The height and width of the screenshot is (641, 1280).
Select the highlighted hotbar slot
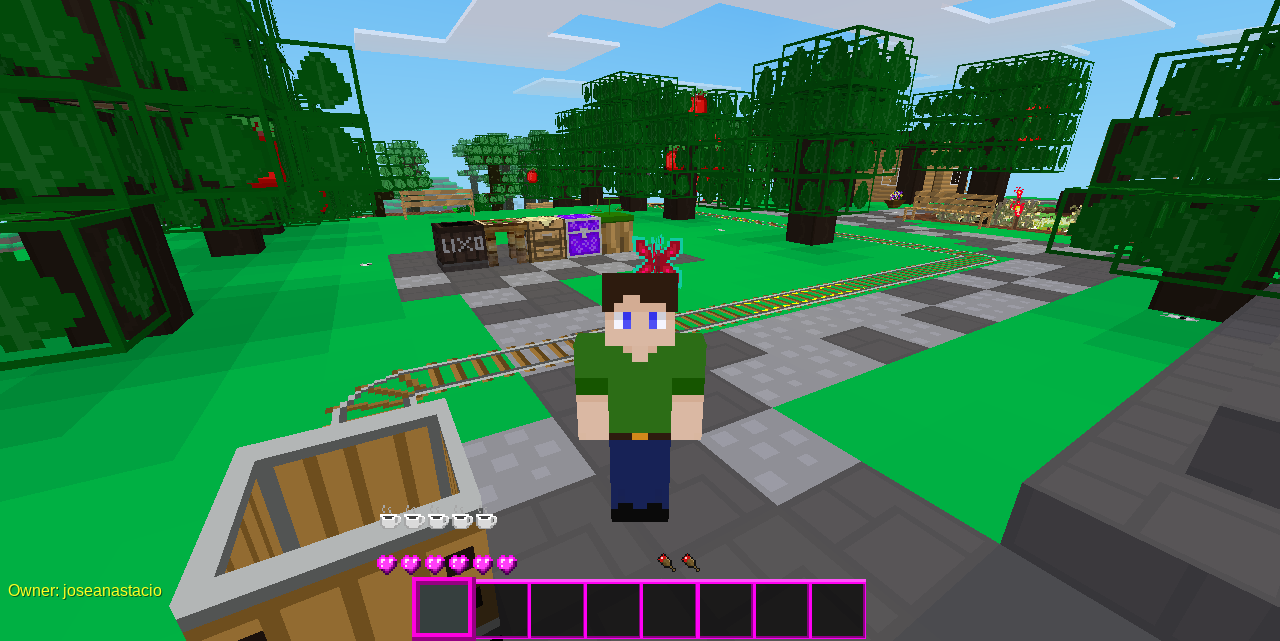coord(442,608)
